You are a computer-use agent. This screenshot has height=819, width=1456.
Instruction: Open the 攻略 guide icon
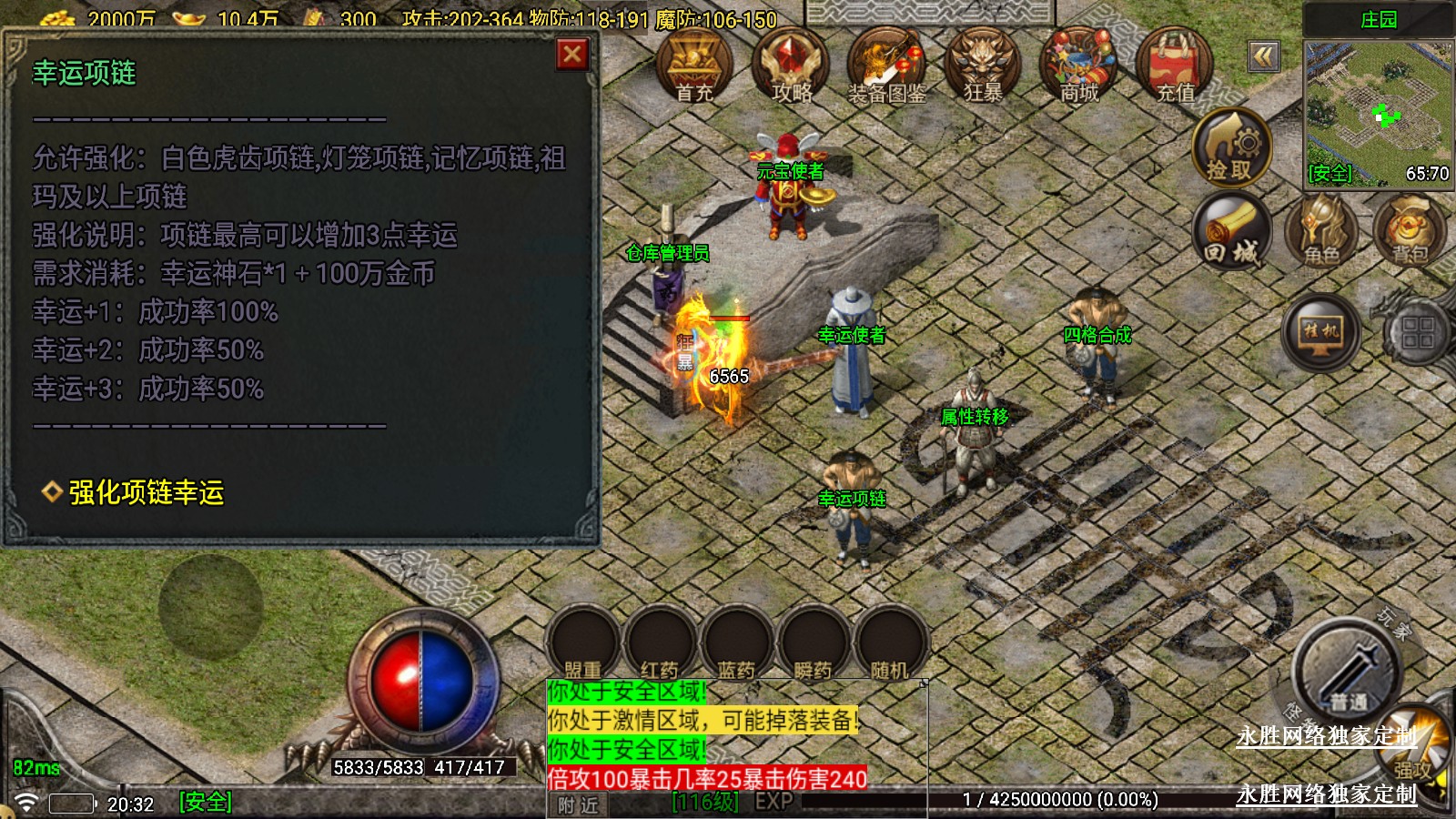point(791,66)
